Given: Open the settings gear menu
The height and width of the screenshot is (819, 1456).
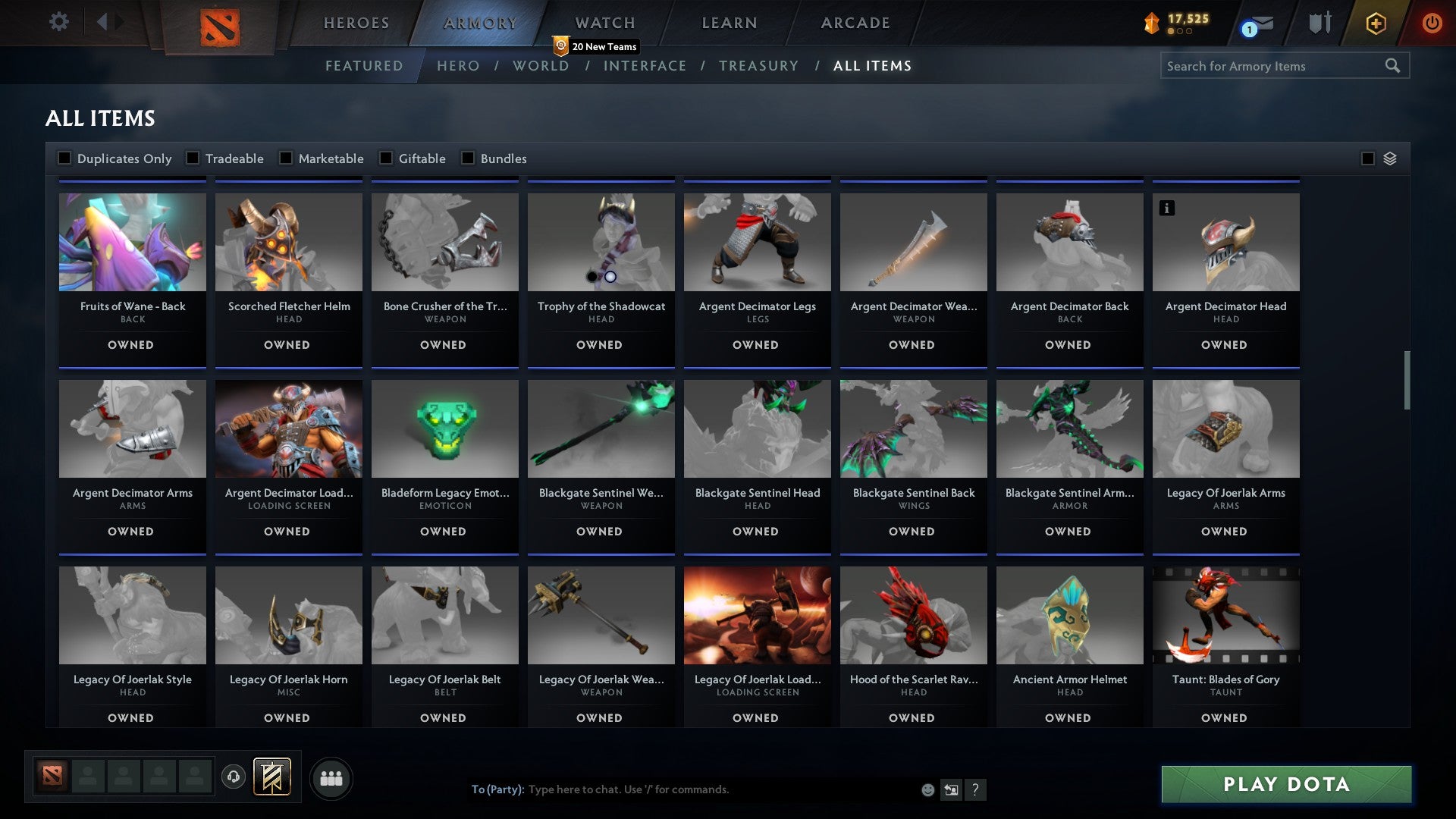Looking at the screenshot, I should click(x=59, y=22).
